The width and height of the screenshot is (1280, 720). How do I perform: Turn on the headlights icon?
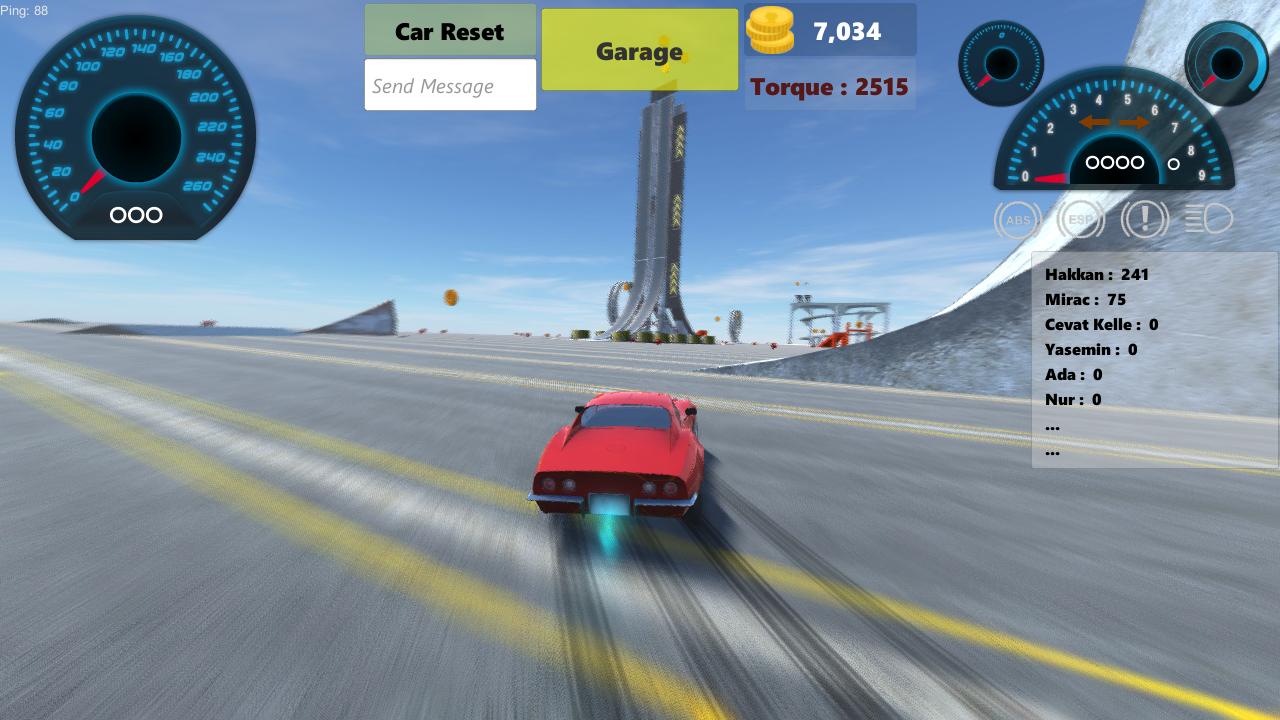(1209, 219)
